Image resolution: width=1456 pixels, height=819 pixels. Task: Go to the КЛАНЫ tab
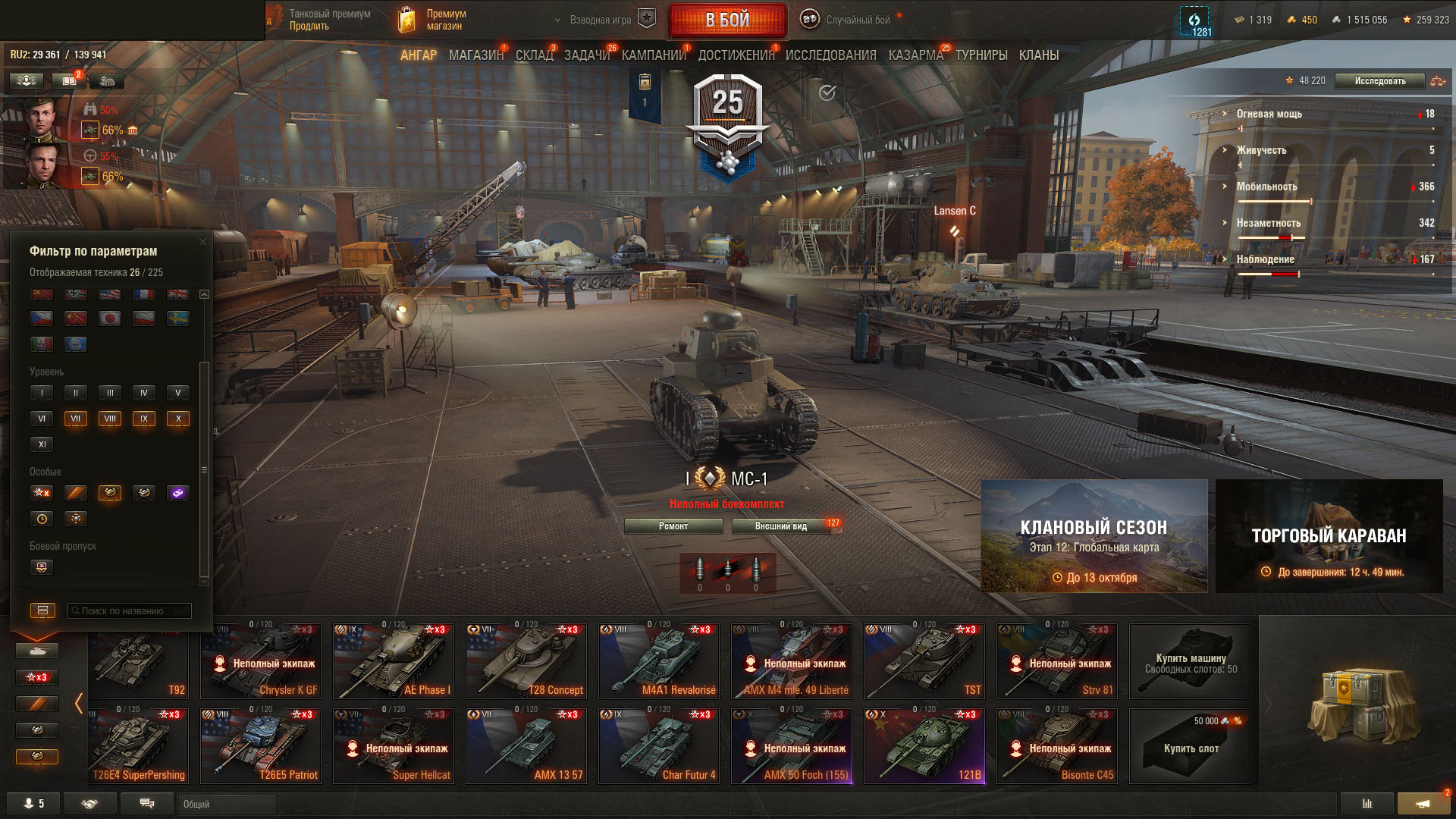tap(1038, 55)
